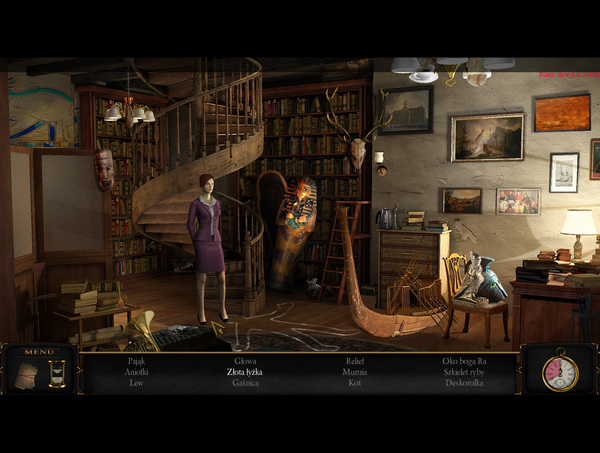600x453 pixels.
Task: Select 'Pająk' in the object list
Action: (137, 361)
